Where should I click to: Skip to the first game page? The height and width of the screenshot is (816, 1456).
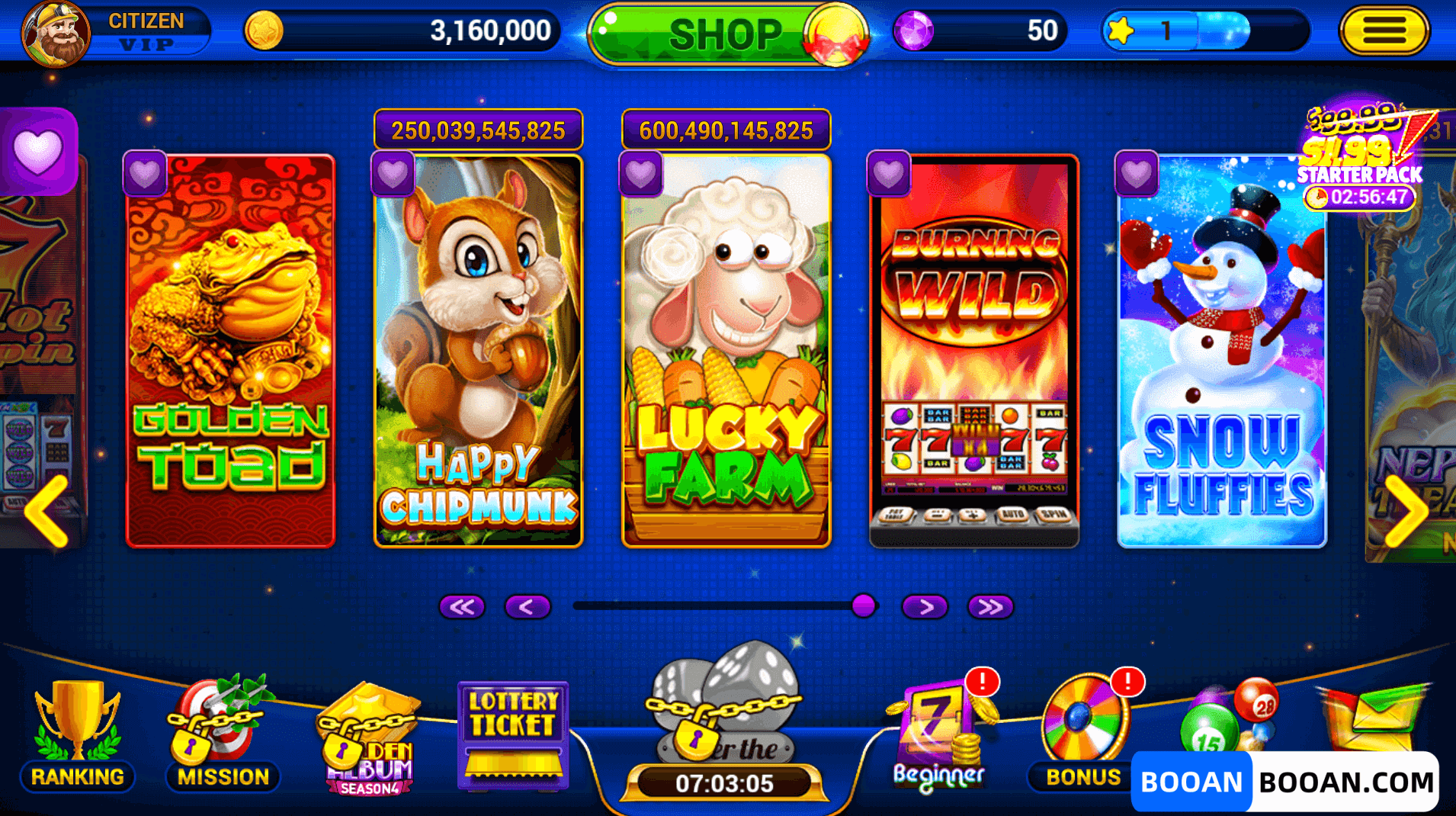(x=463, y=606)
